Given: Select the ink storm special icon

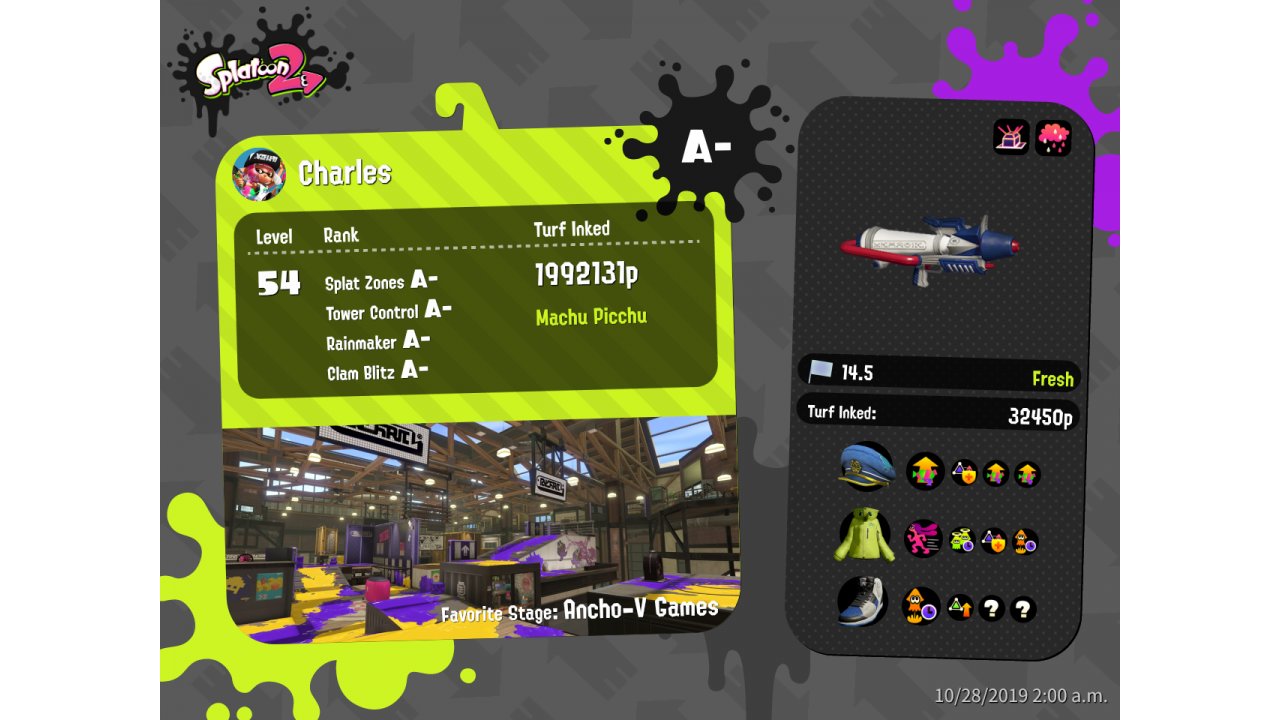Looking at the screenshot, I should coord(1053,137).
